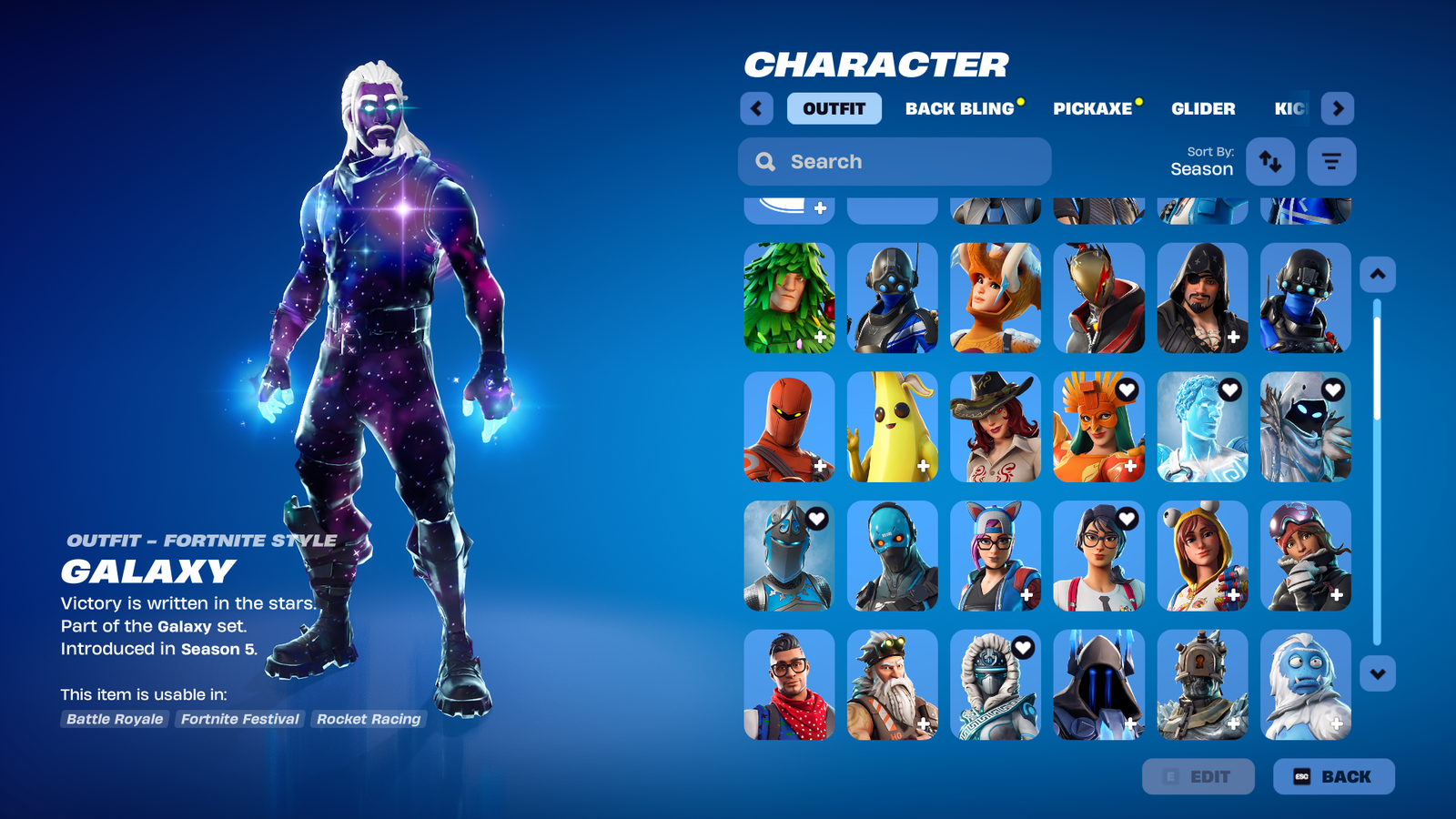Viewport: 1456px width, 819px height.
Task: Toggle the favorite heart on the frozen Love Ranger
Action: pyautogui.click(x=1230, y=390)
